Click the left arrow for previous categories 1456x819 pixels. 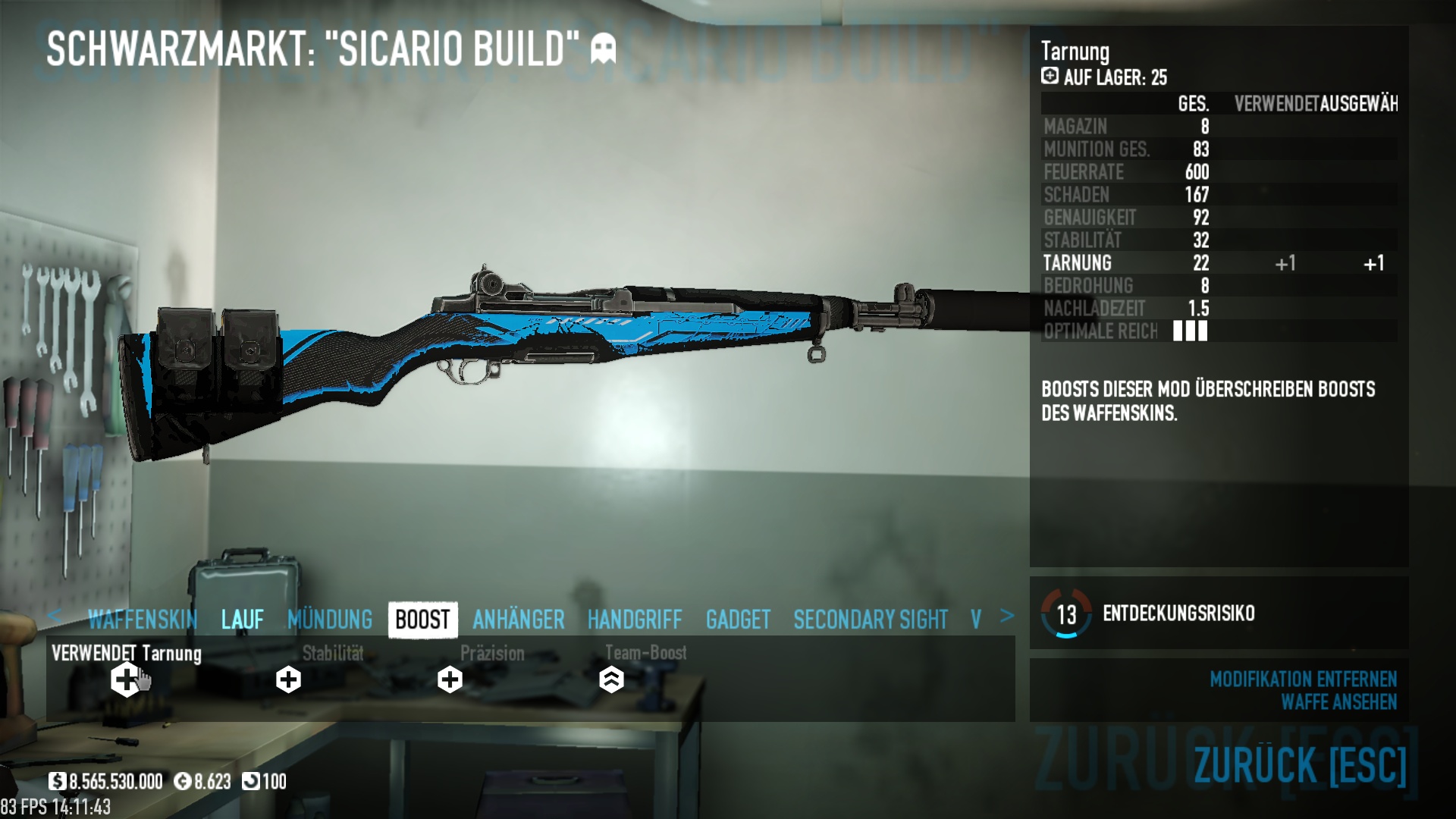tap(54, 616)
